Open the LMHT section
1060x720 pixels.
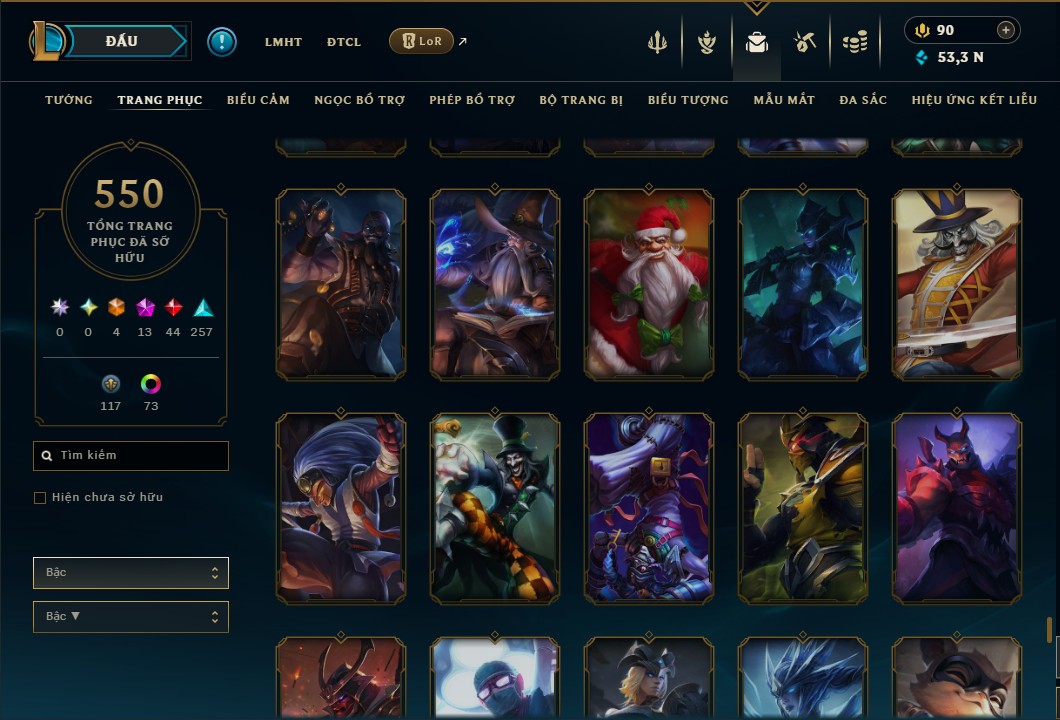283,42
